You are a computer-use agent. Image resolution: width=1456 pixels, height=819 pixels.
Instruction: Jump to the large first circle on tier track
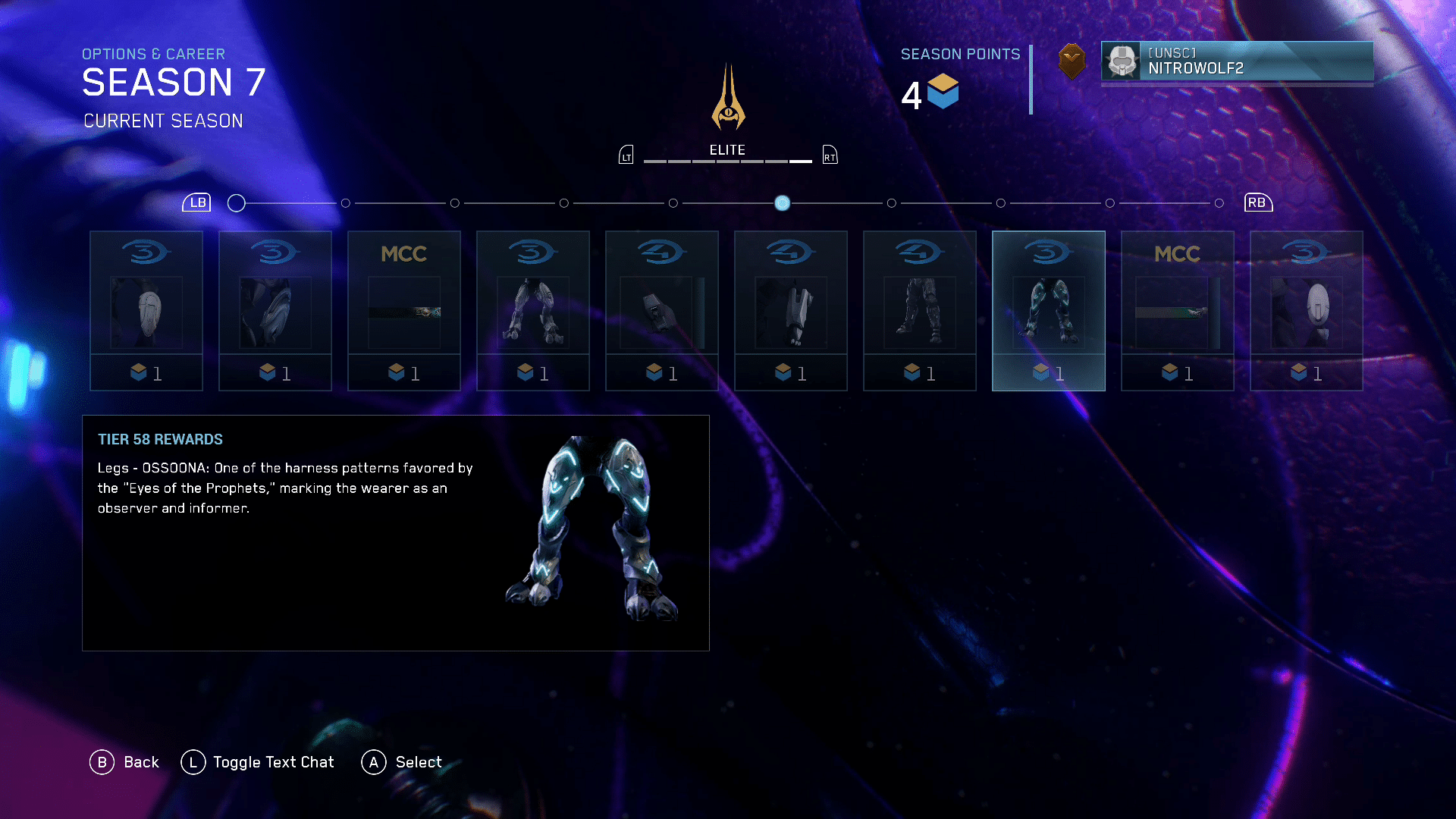(237, 203)
